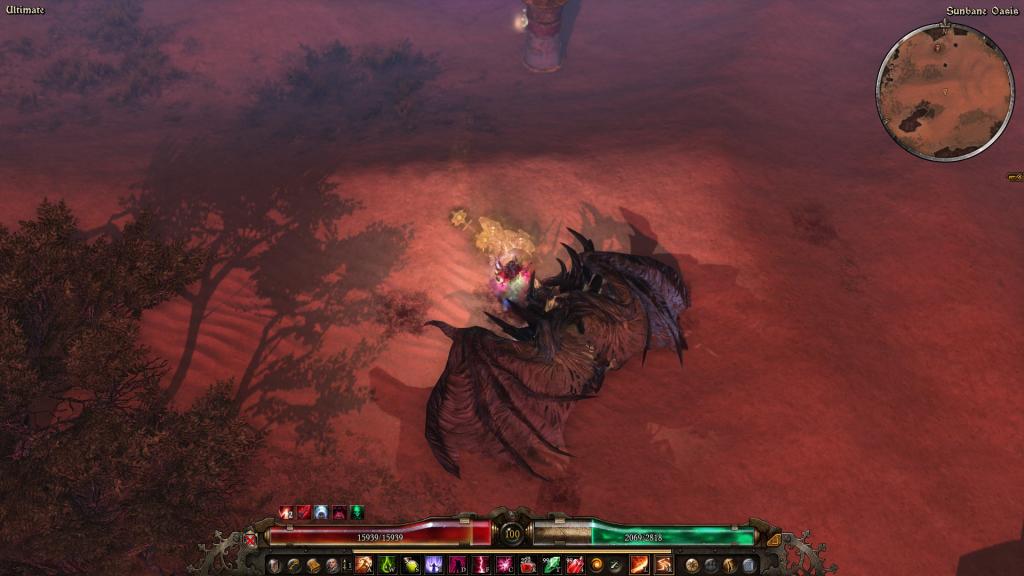Screen dimensions: 1024x576
Task: Select the yellow-green flask skill
Action: coord(411,566)
